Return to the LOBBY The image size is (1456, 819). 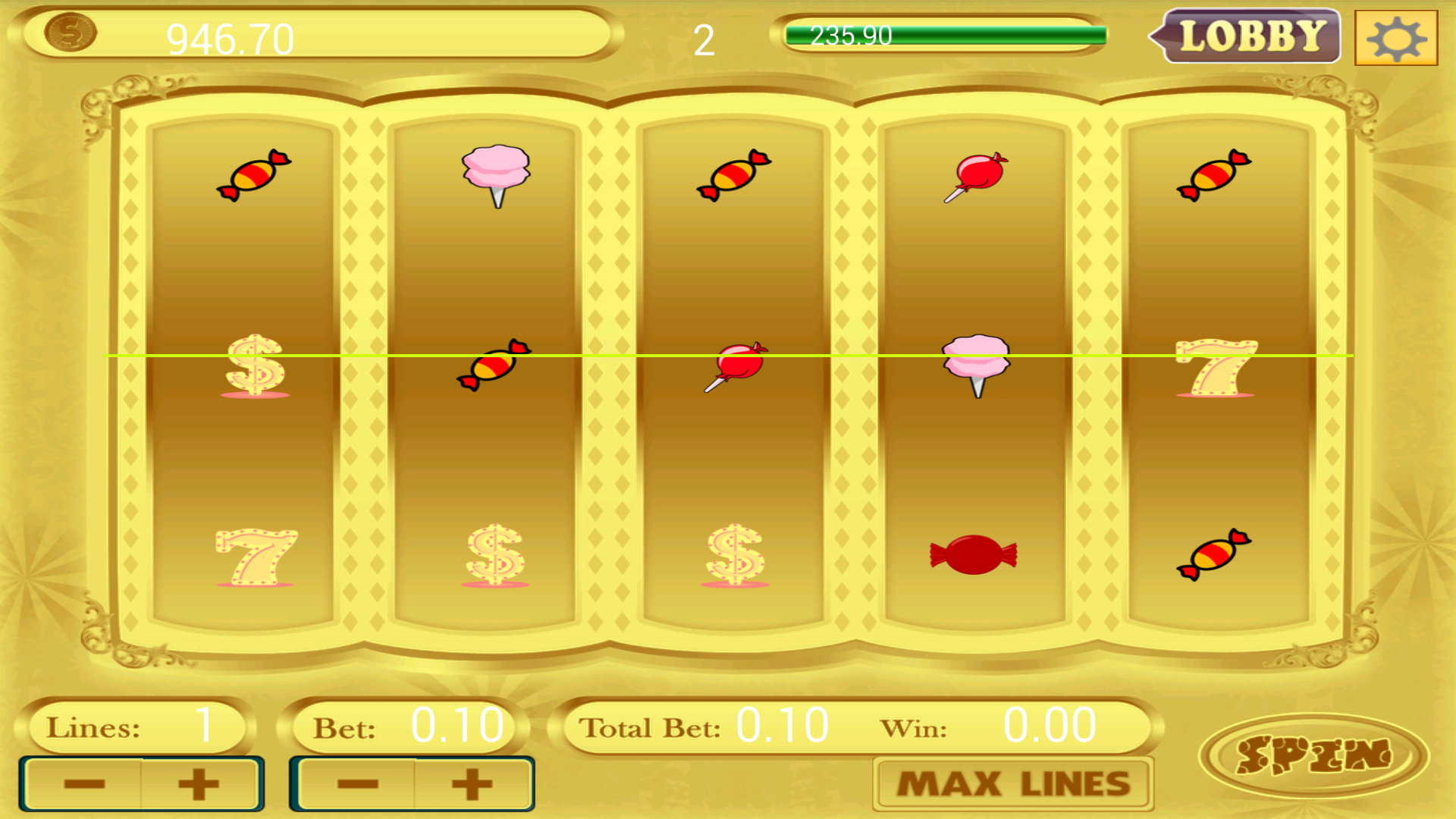1246,34
